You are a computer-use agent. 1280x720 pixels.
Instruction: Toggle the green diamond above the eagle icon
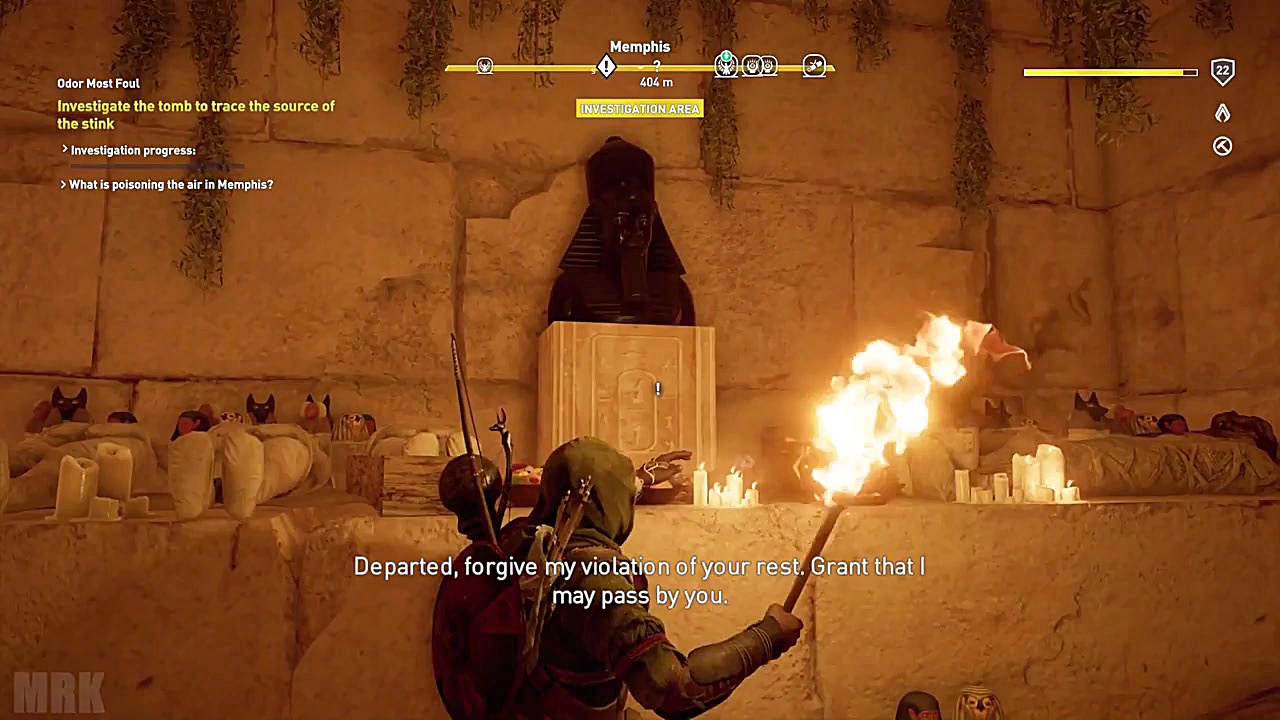[x=727, y=54]
